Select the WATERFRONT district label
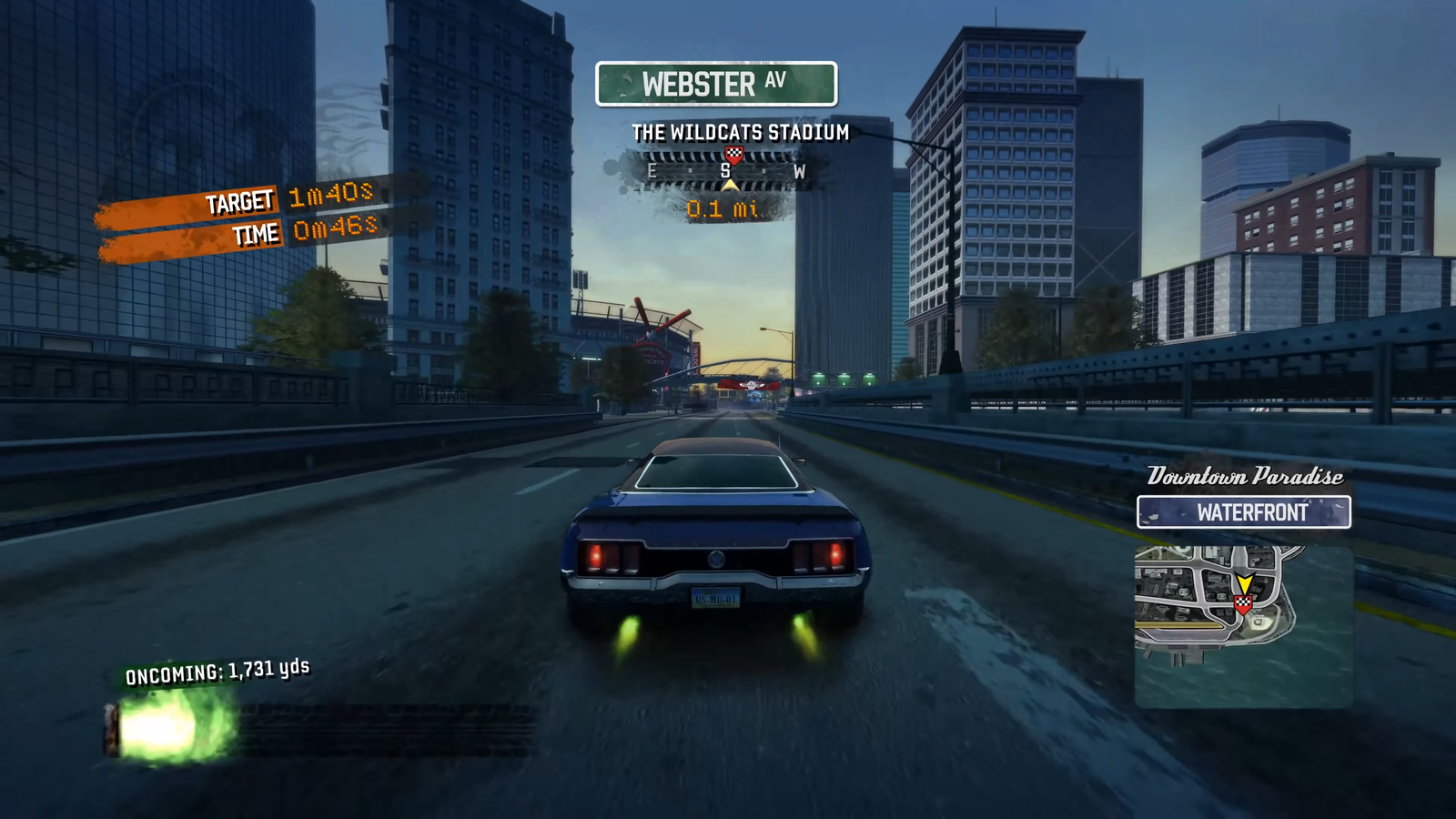This screenshot has height=819, width=1456. point(1245,512)
